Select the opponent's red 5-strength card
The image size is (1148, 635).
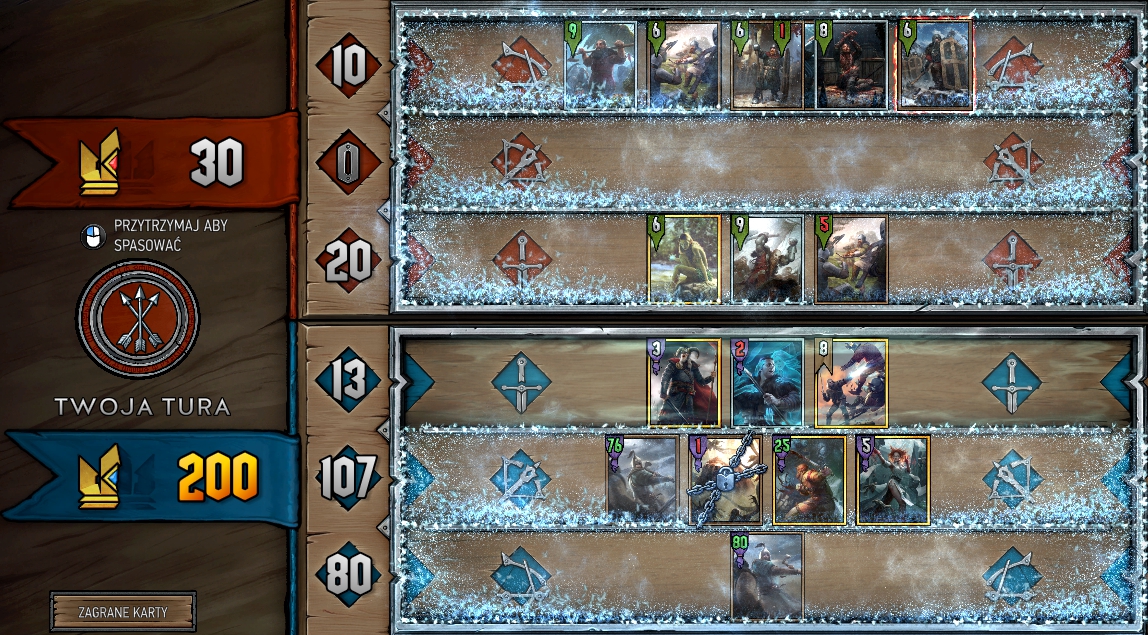(851, 259)
